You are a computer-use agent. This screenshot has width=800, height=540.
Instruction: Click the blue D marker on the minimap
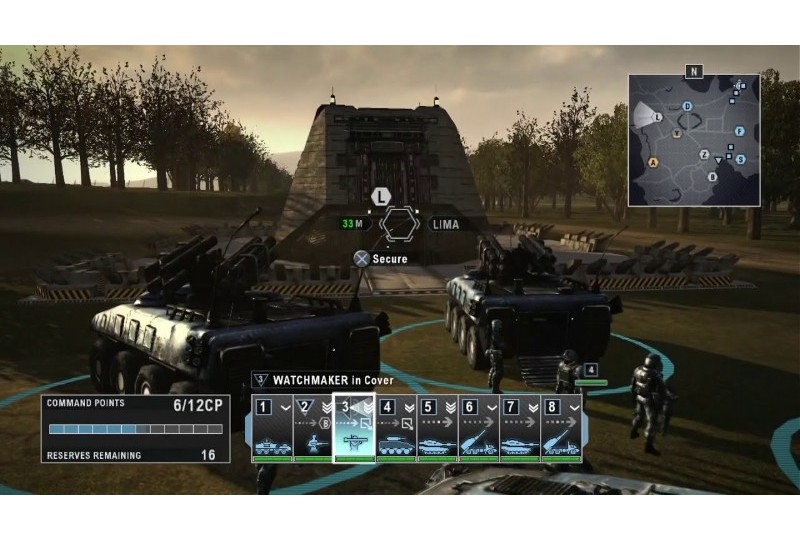point(687,106)
